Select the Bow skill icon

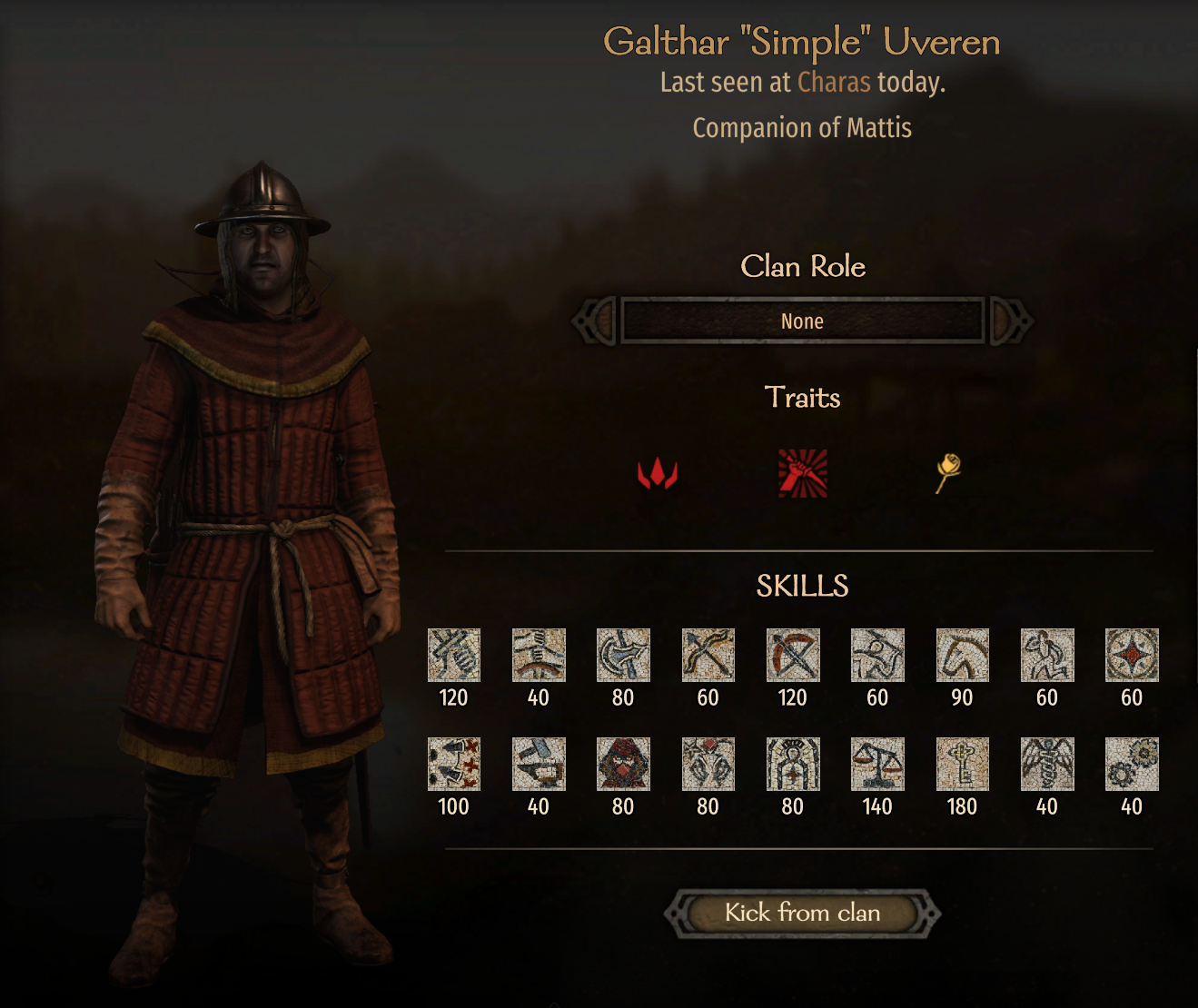[708, 655]
